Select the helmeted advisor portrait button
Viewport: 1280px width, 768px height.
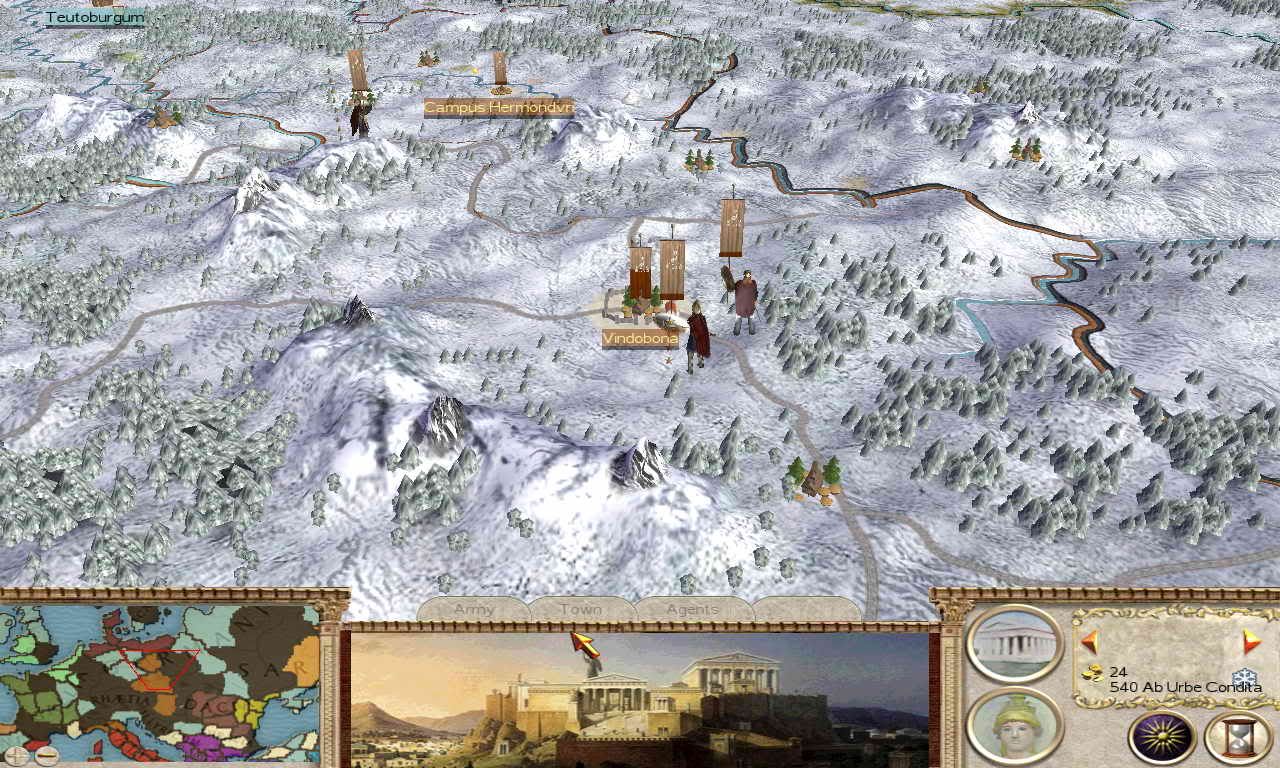(x=1015, y=727)
